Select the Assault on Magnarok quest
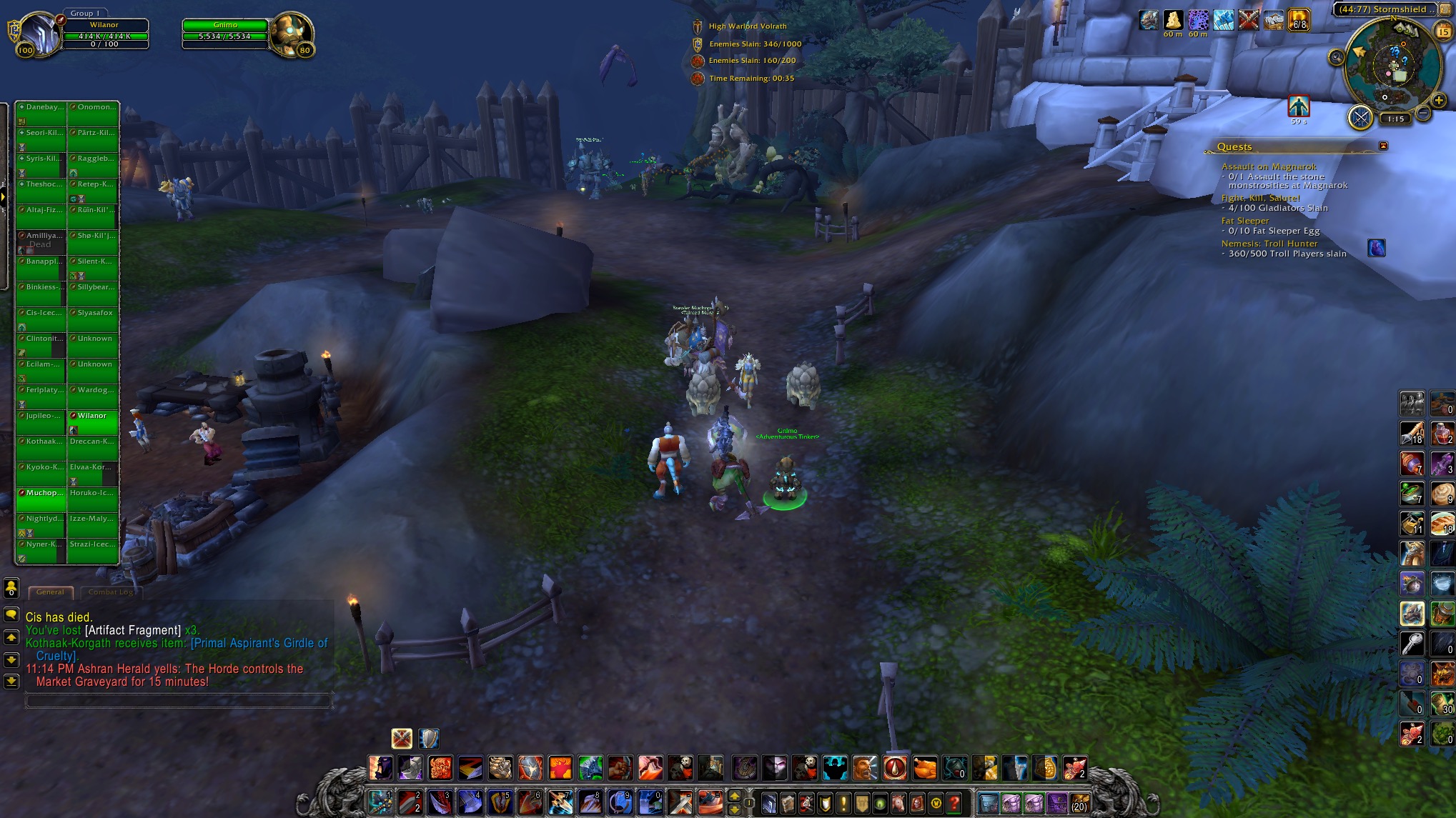Viewport: 1456px width, 818px height. coord(1268,166)
